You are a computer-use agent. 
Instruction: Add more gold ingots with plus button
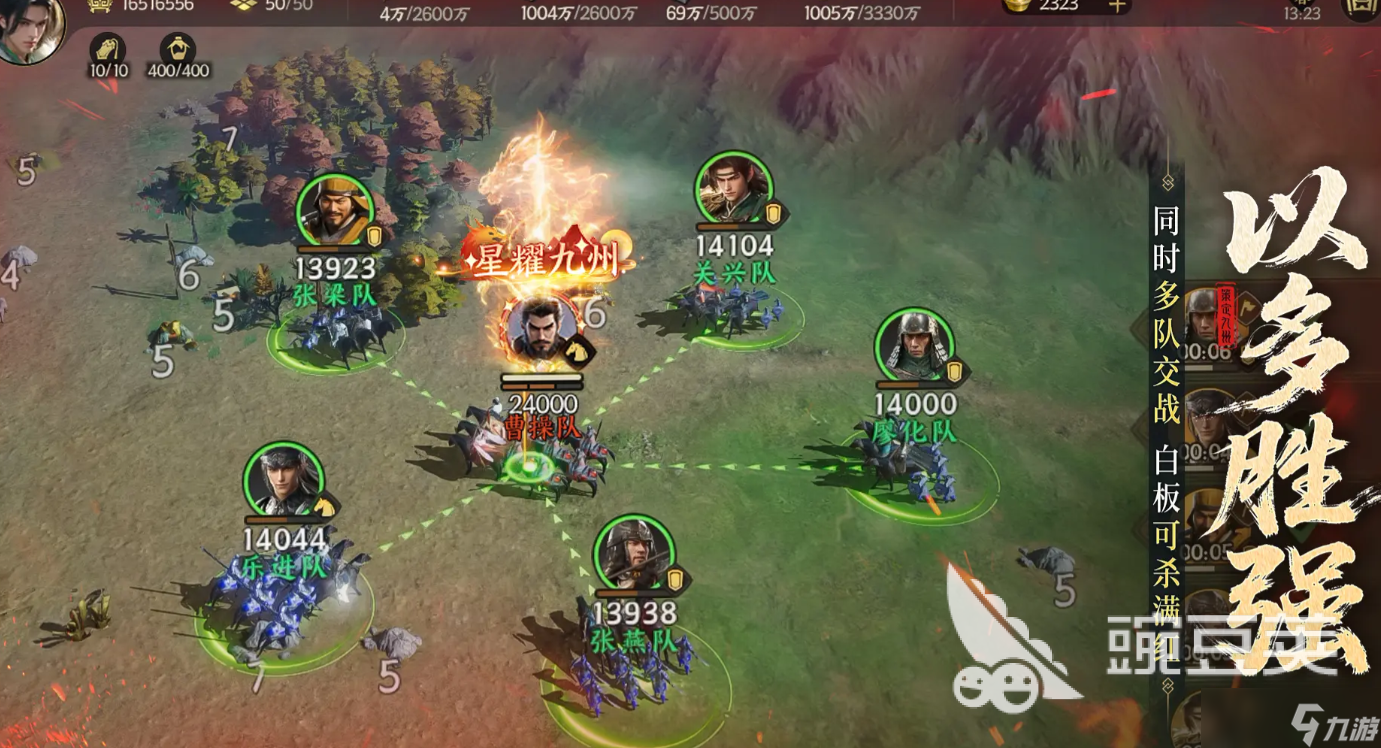[1118, 5]
